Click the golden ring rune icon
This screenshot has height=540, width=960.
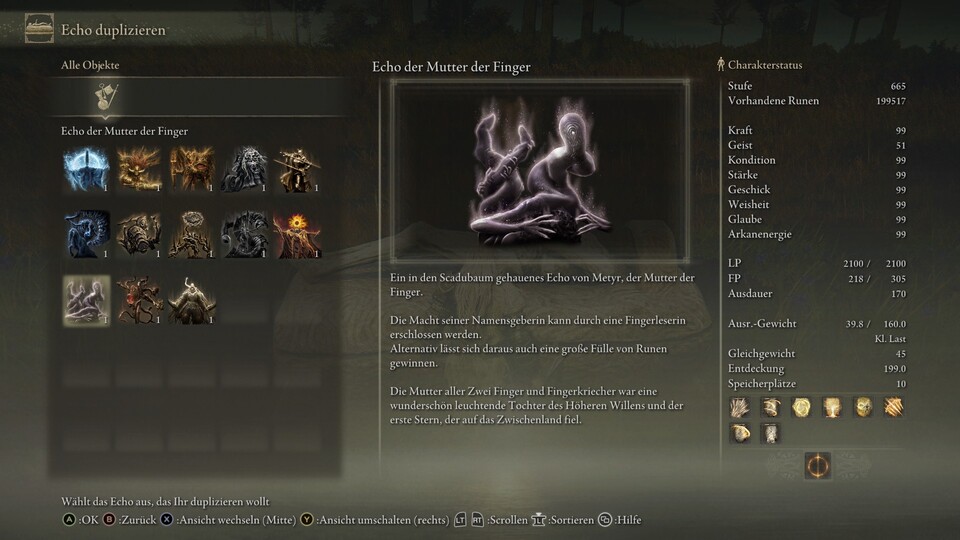(817, 465)
